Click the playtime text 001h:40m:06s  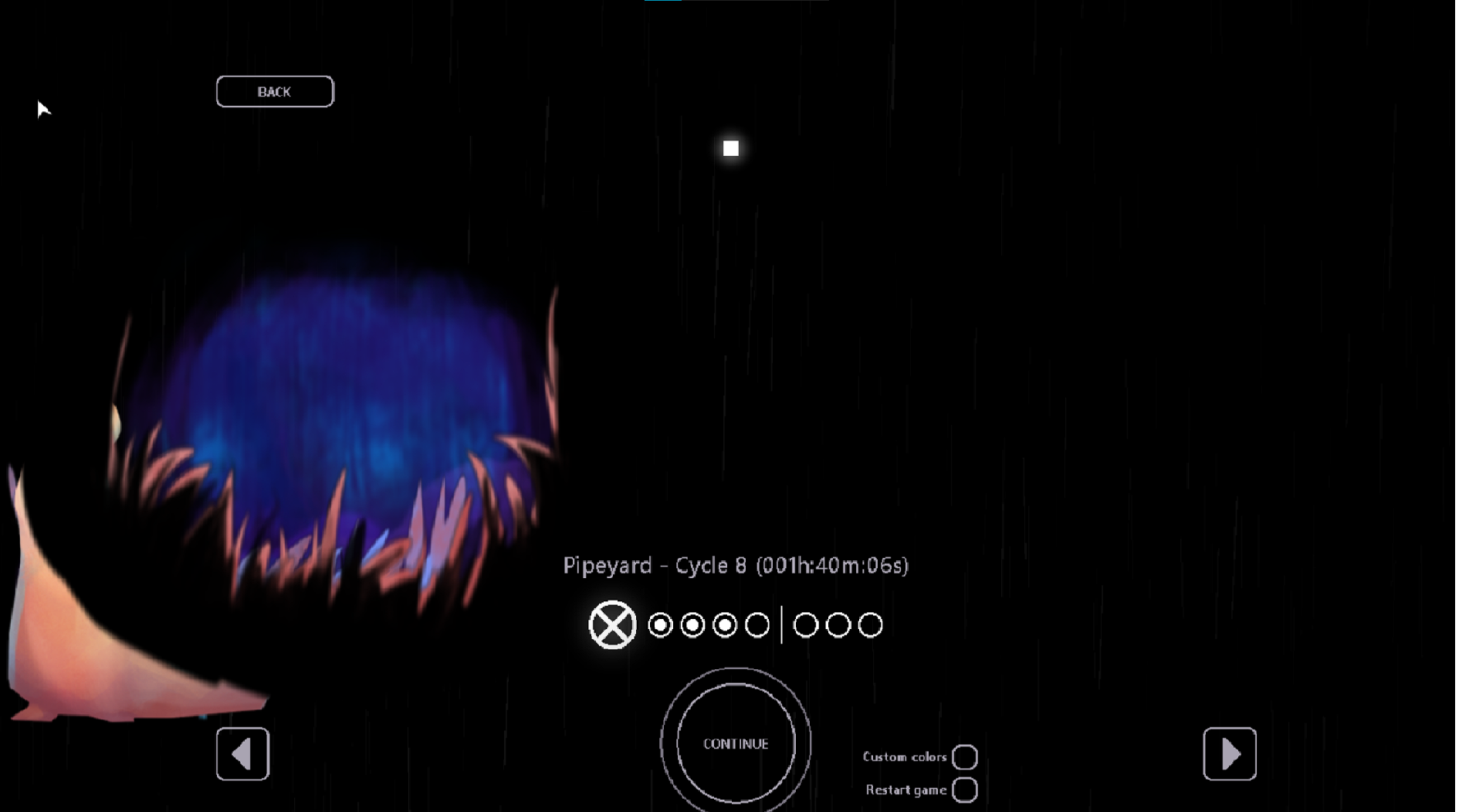point(832,565)
